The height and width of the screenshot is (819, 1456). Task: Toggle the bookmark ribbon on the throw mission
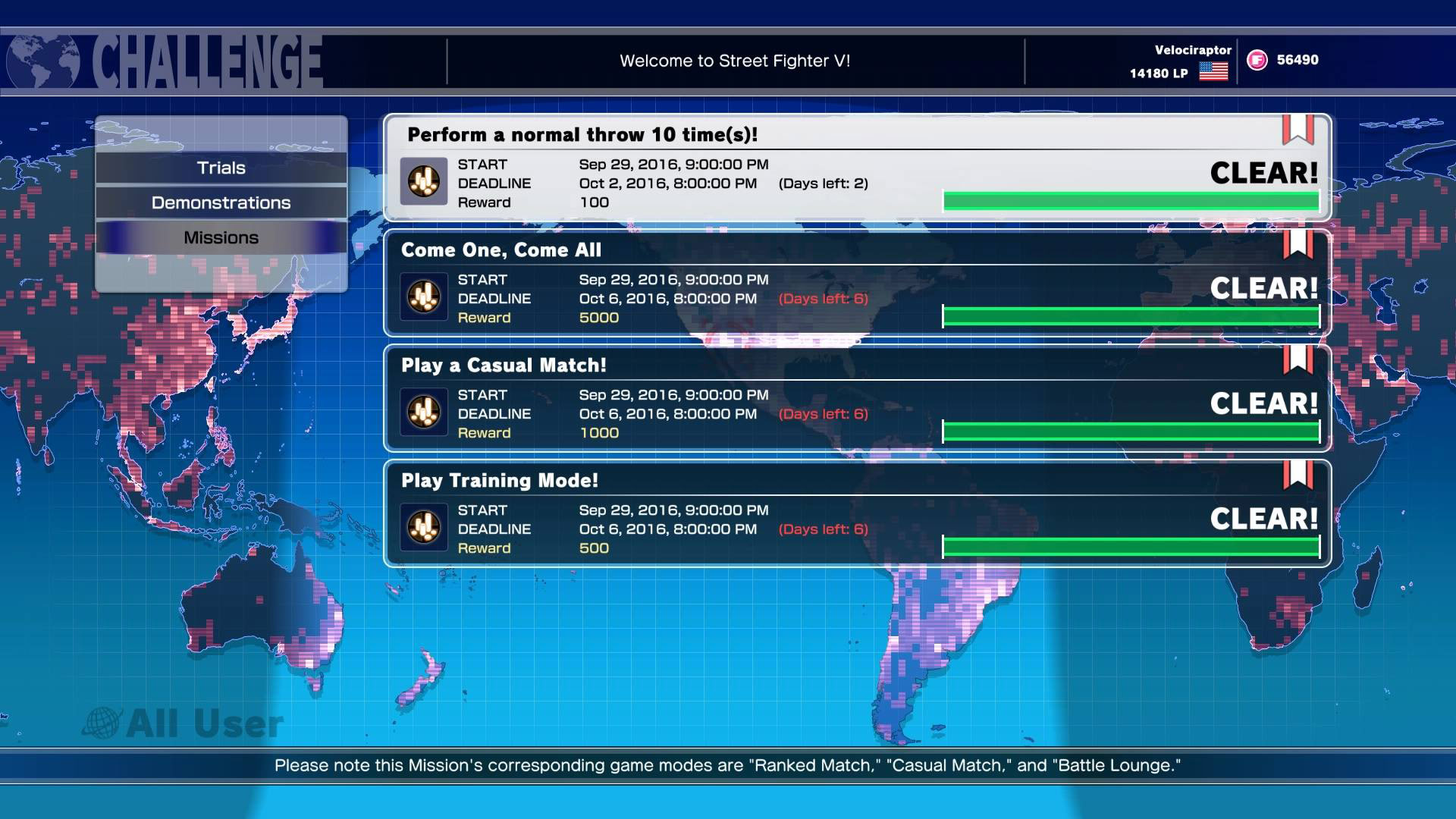pyautogui.click(x=1300, y=130)
